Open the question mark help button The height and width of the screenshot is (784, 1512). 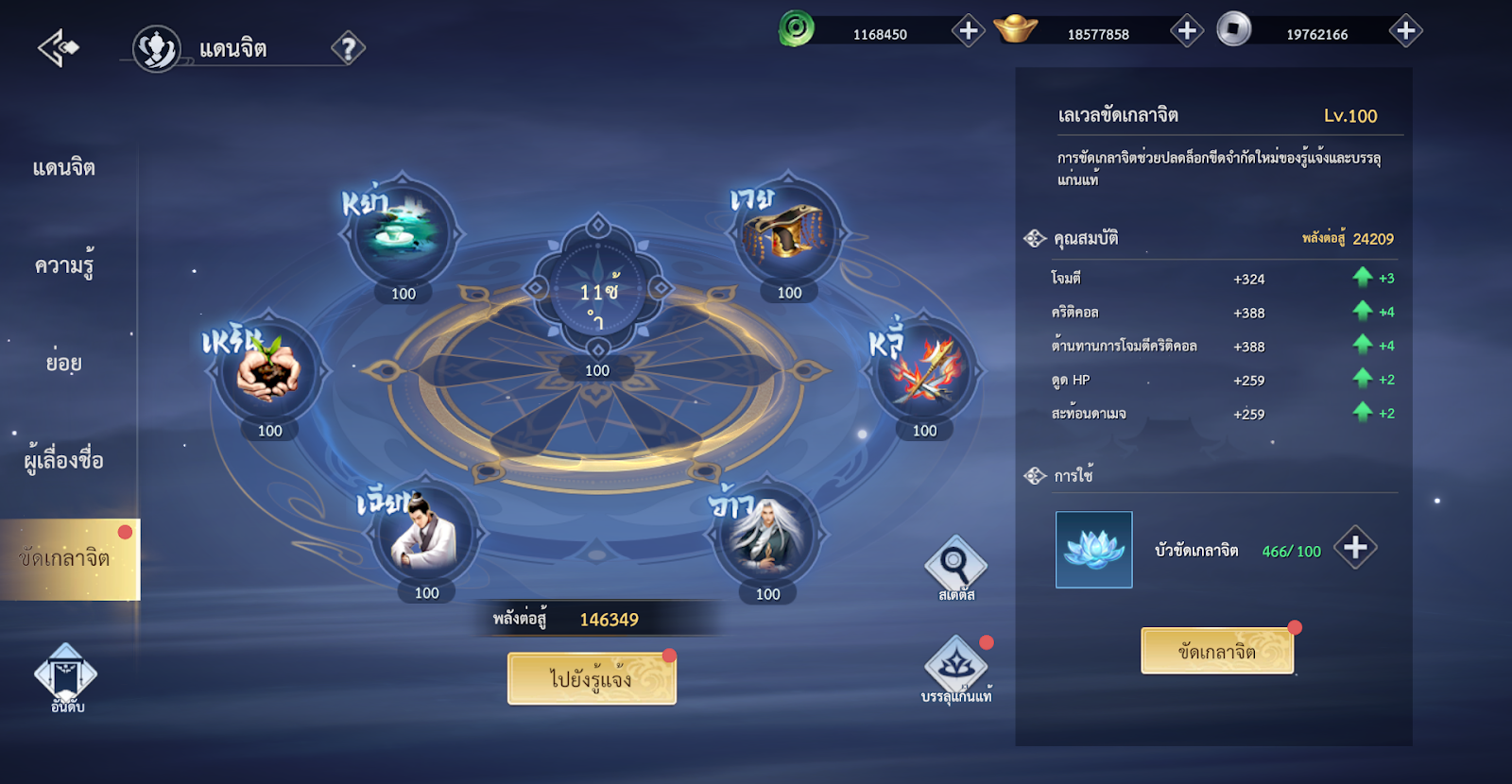[348, 48]
